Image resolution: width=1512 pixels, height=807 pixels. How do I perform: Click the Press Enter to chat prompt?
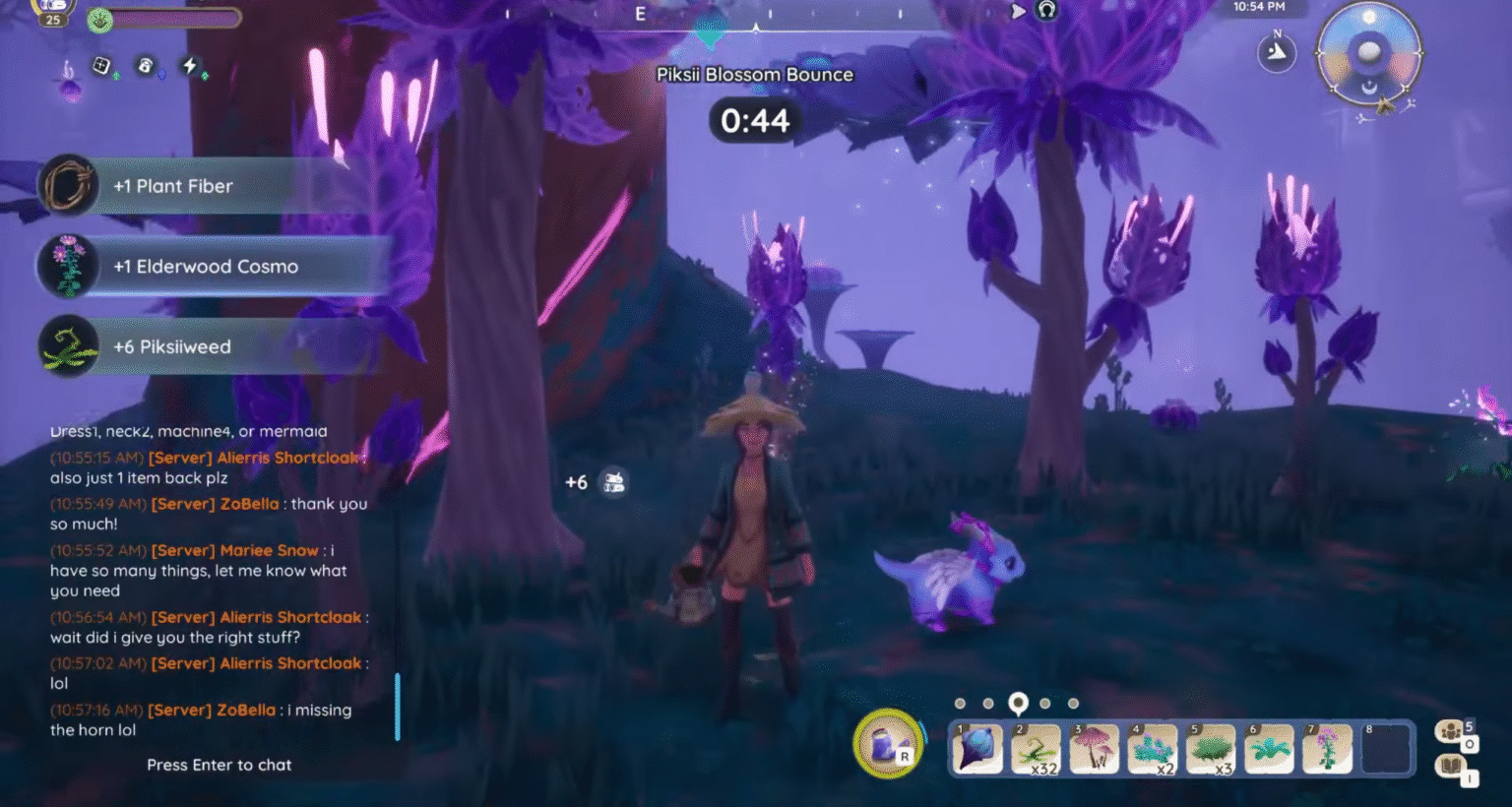click(219, 765)
